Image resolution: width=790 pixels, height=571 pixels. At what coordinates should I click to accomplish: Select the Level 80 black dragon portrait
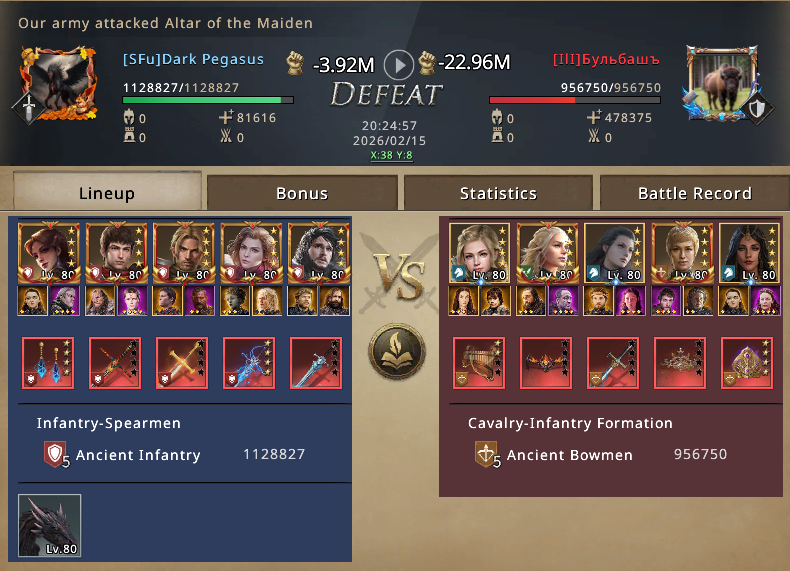[49, 525]
